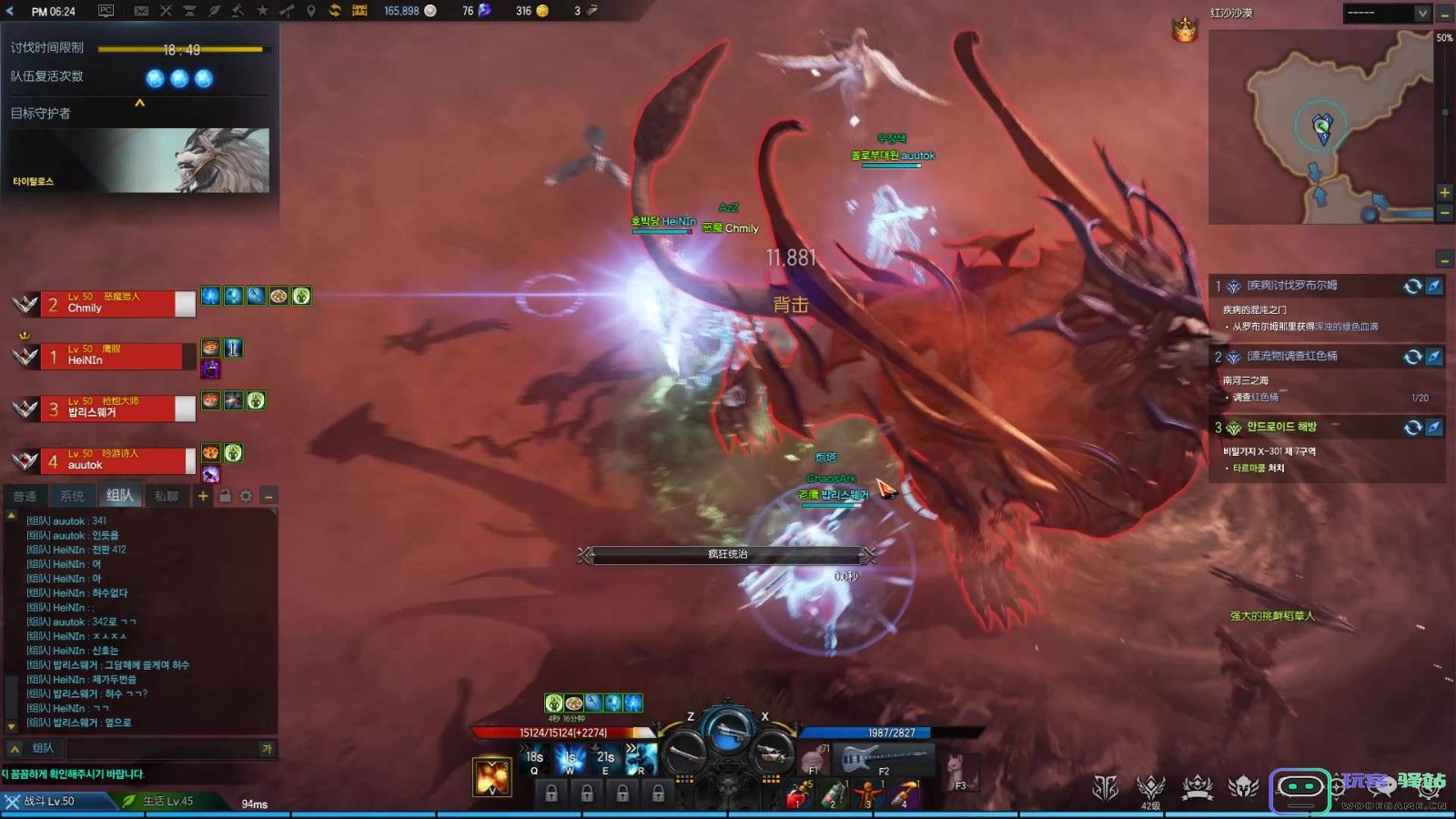This screenshot has width=1456, height=819.
Task: Click the gold treasure chest icon
Action: click(359, 11)
